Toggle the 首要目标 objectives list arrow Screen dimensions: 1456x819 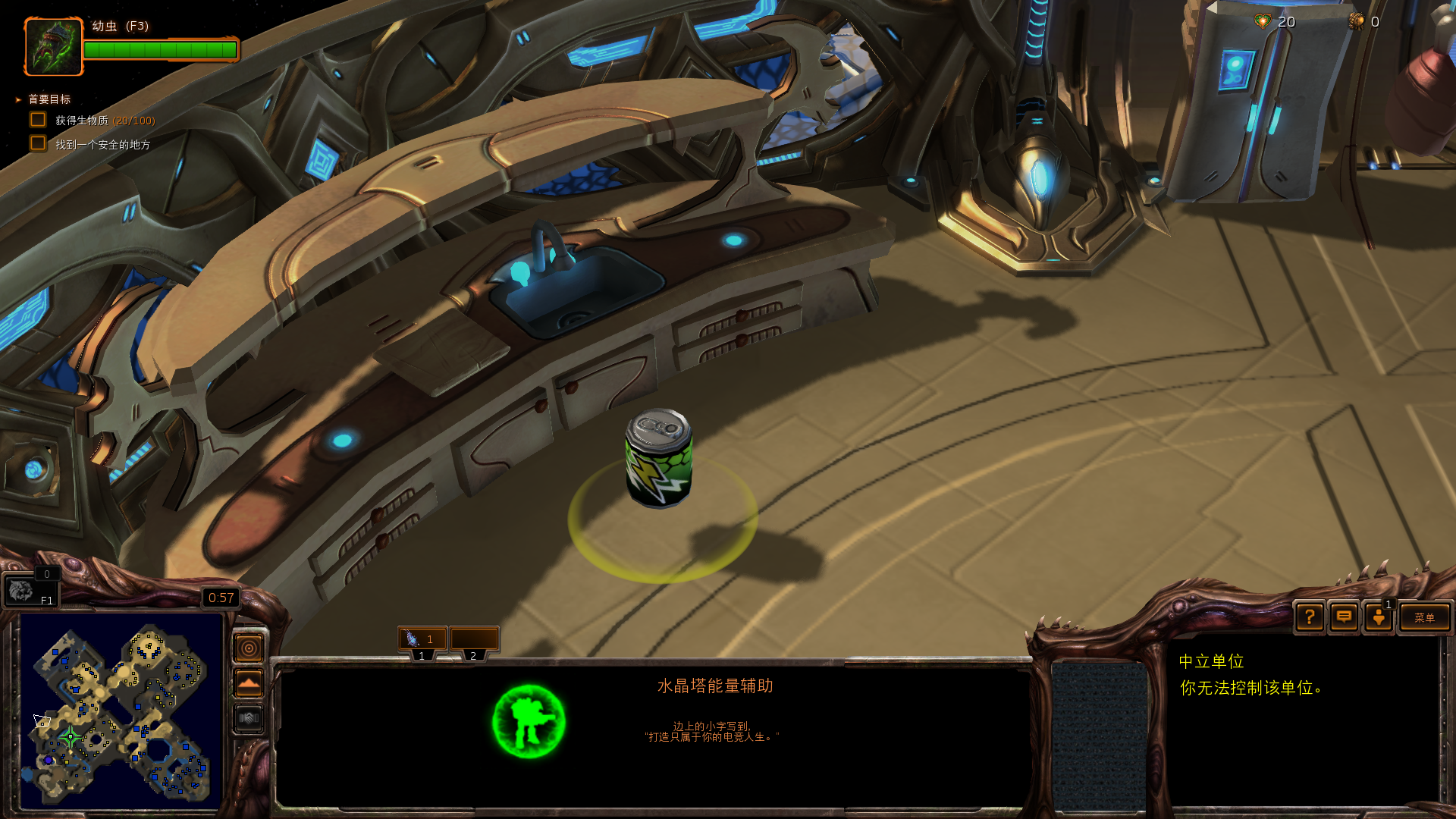click(18, 99)
